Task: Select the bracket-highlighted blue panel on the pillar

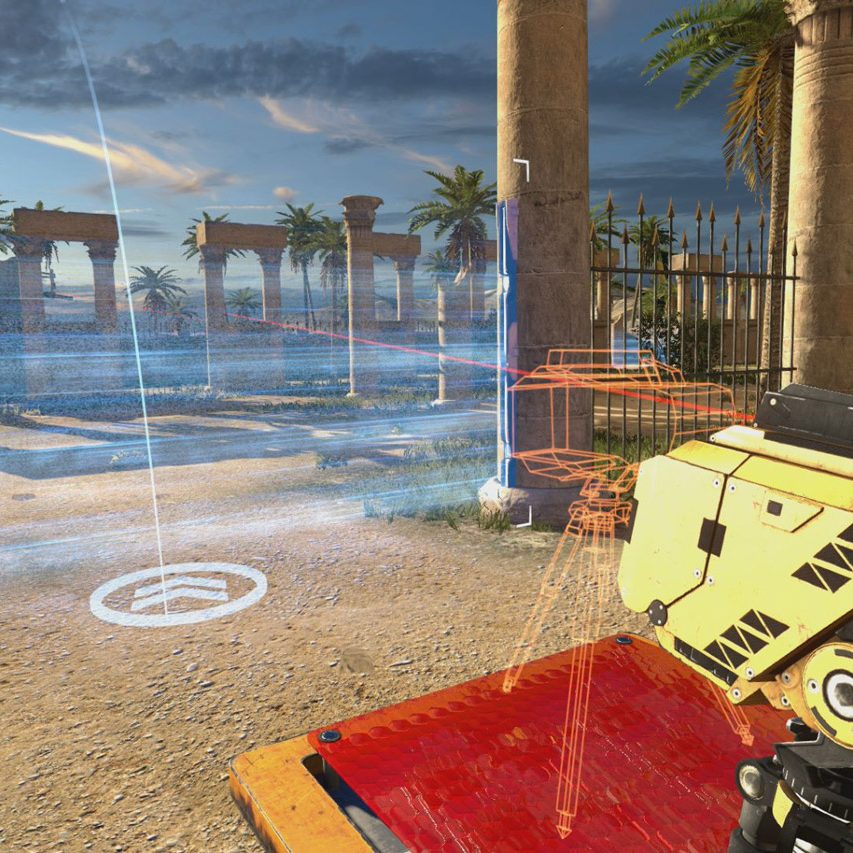Action: [x=508, y=340]
